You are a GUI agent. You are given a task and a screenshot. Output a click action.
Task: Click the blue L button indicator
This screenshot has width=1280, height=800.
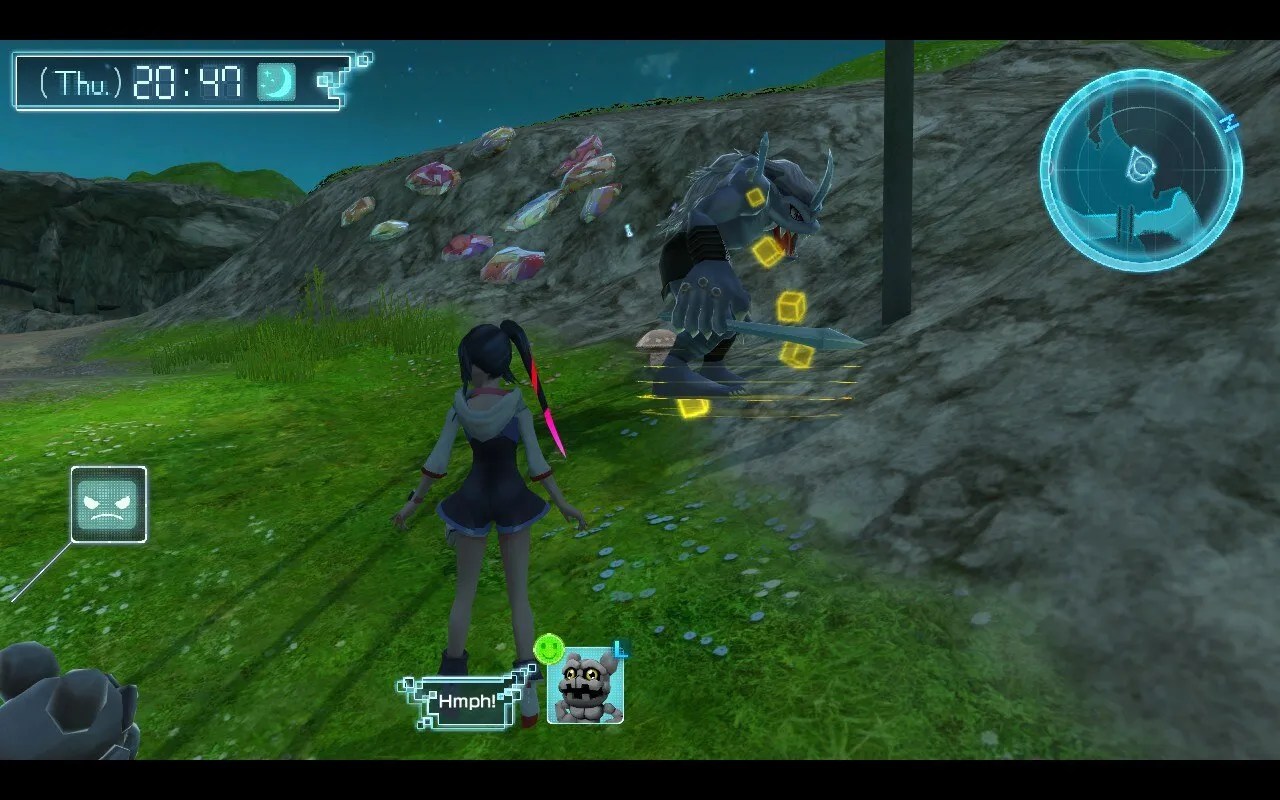621,649
